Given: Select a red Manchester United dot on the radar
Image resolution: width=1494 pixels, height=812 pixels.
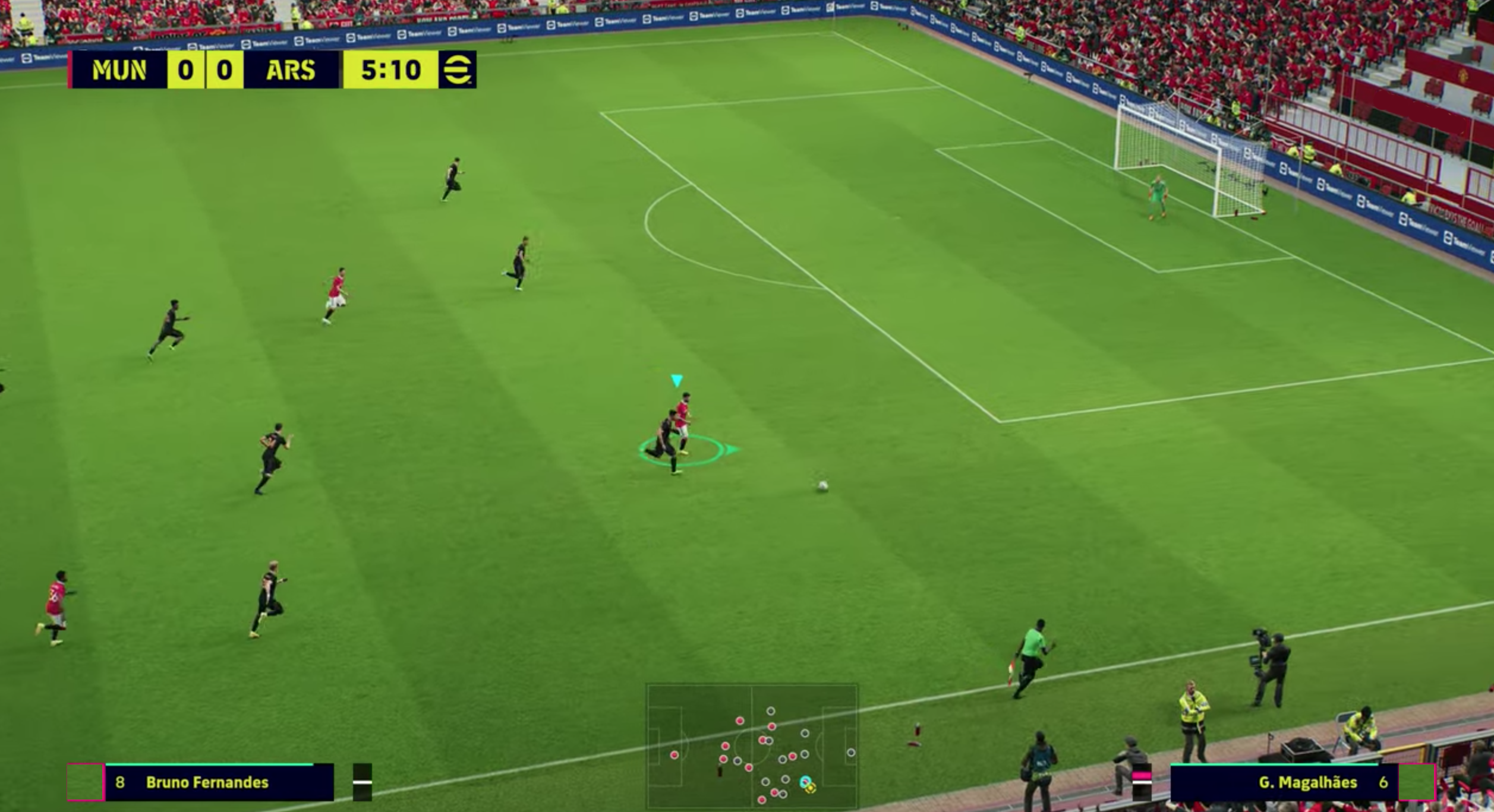Looking at the screenshot, I should tap(740, 721).
